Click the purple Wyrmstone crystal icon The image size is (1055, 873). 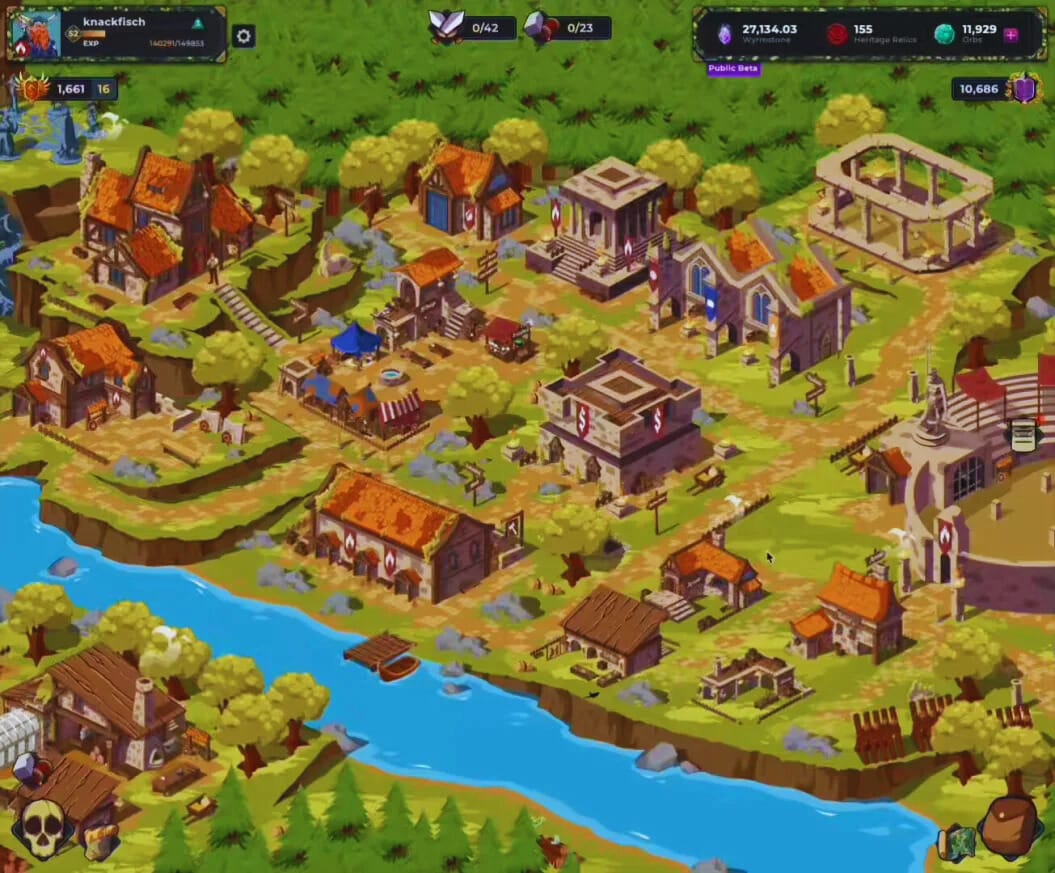click(x=725, y=34)
